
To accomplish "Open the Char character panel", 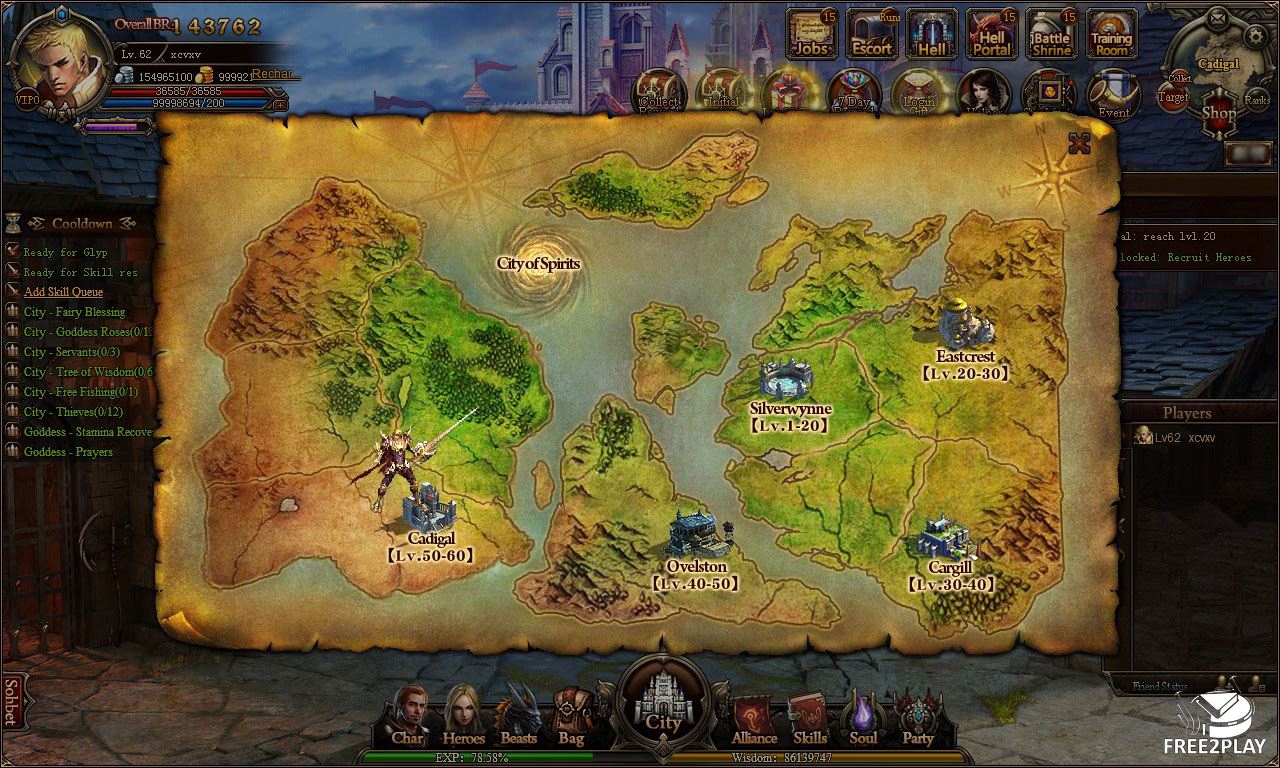I will (x=409, y=716).
